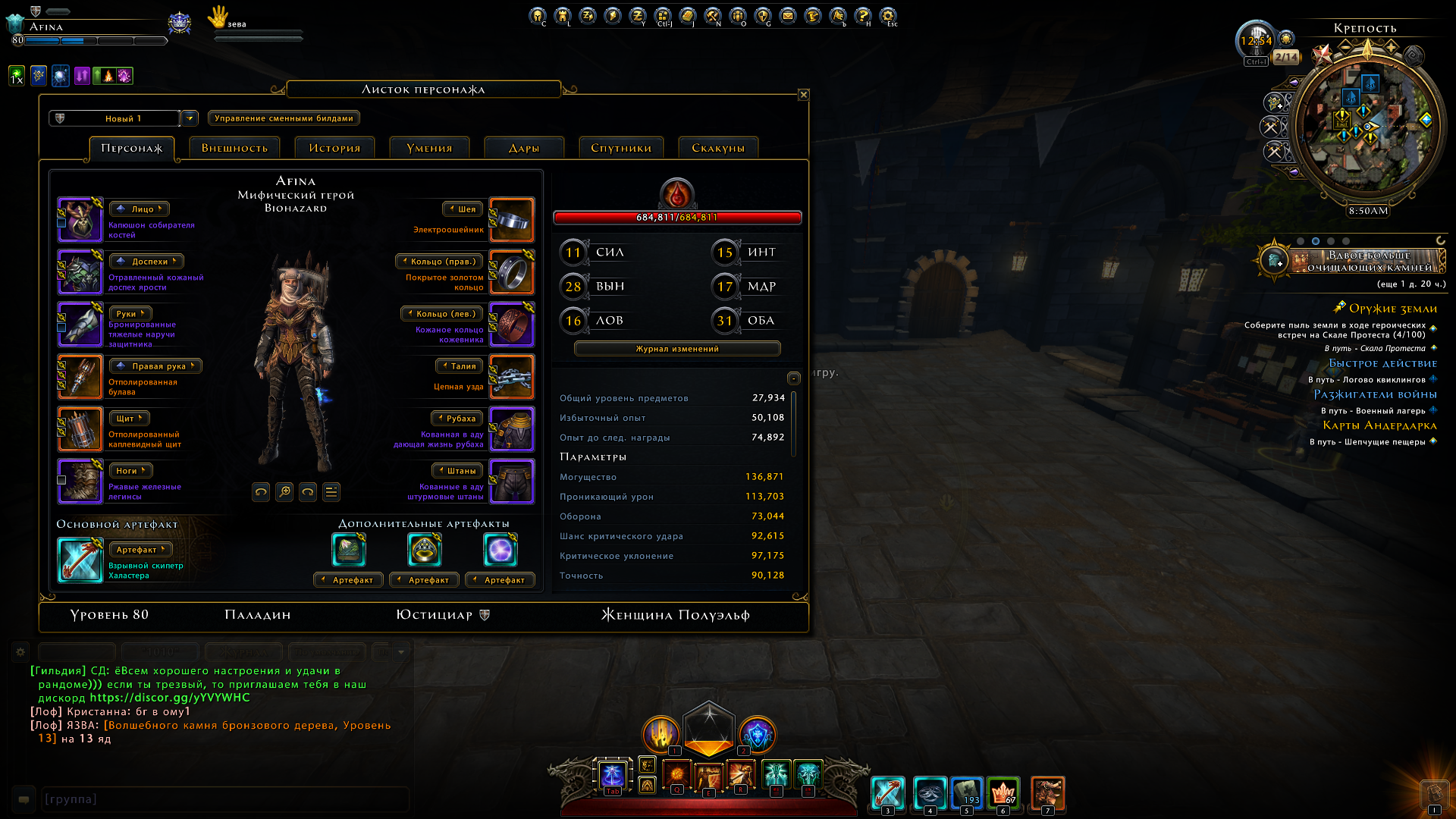Screen dimensions: 1456x819
Task: Open the Оружие земли quest tracker entry
Action: 1393,309
